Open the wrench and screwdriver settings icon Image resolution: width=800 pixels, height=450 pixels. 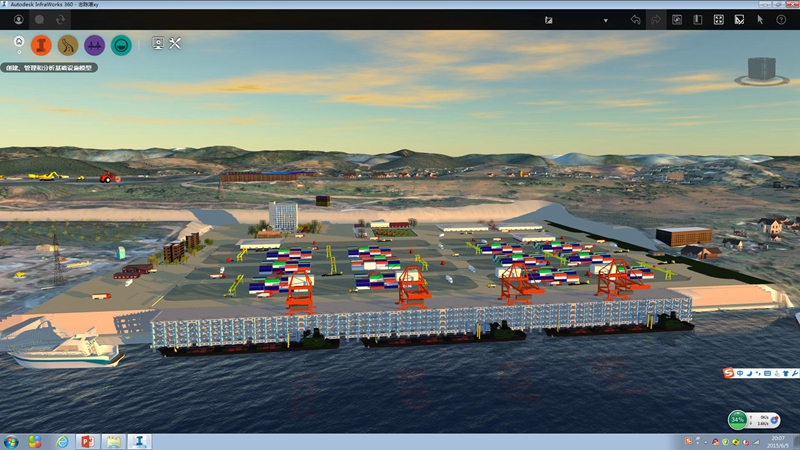(x=176, y=43)
